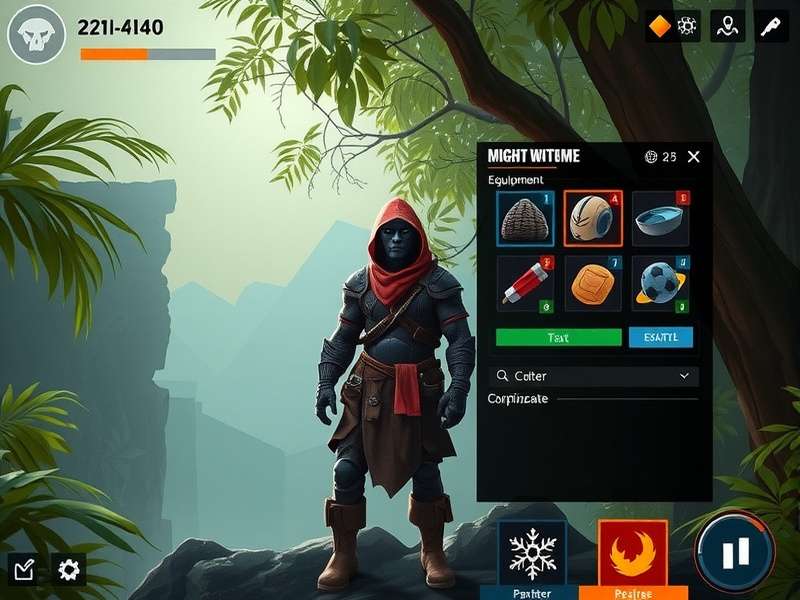Open the map marker icon
The height and width of the screenshot is (600, 800).
pos(727,27)
